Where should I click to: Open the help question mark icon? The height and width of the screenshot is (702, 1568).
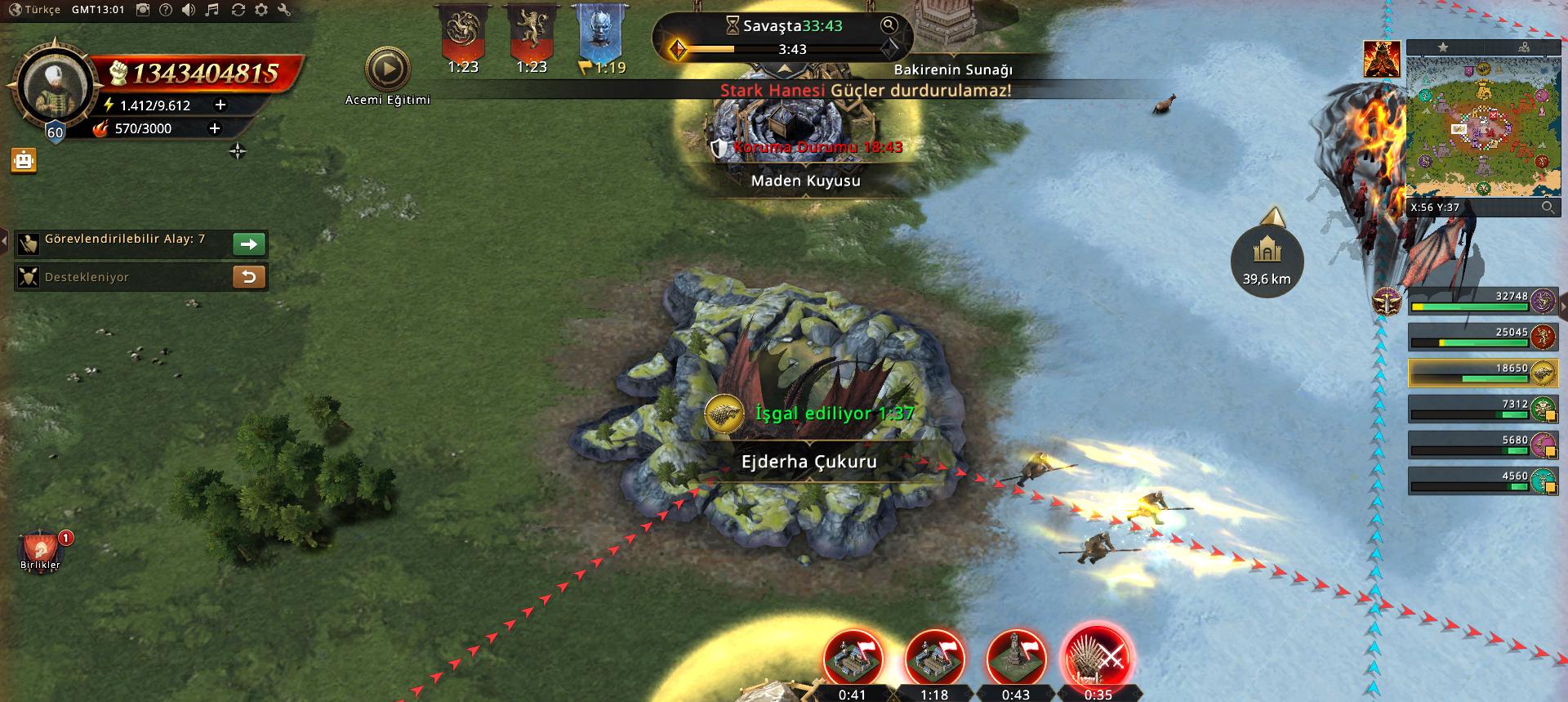coord(166,10)
